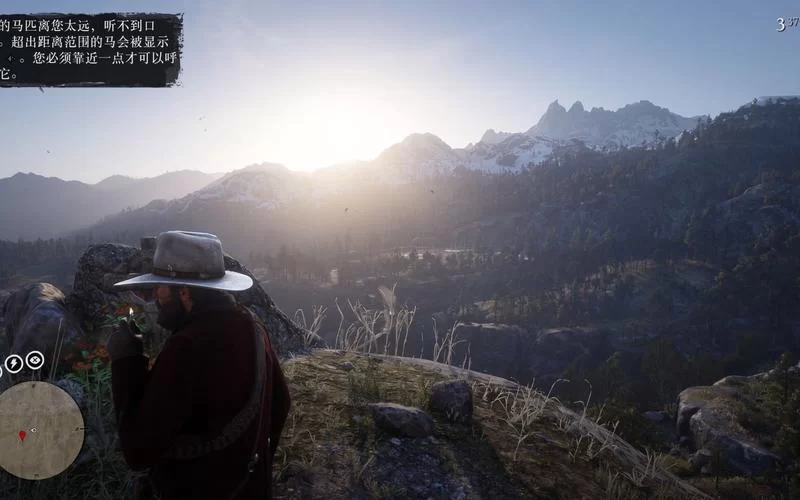Dismiss the horse distance hint box

pos(90,48)
